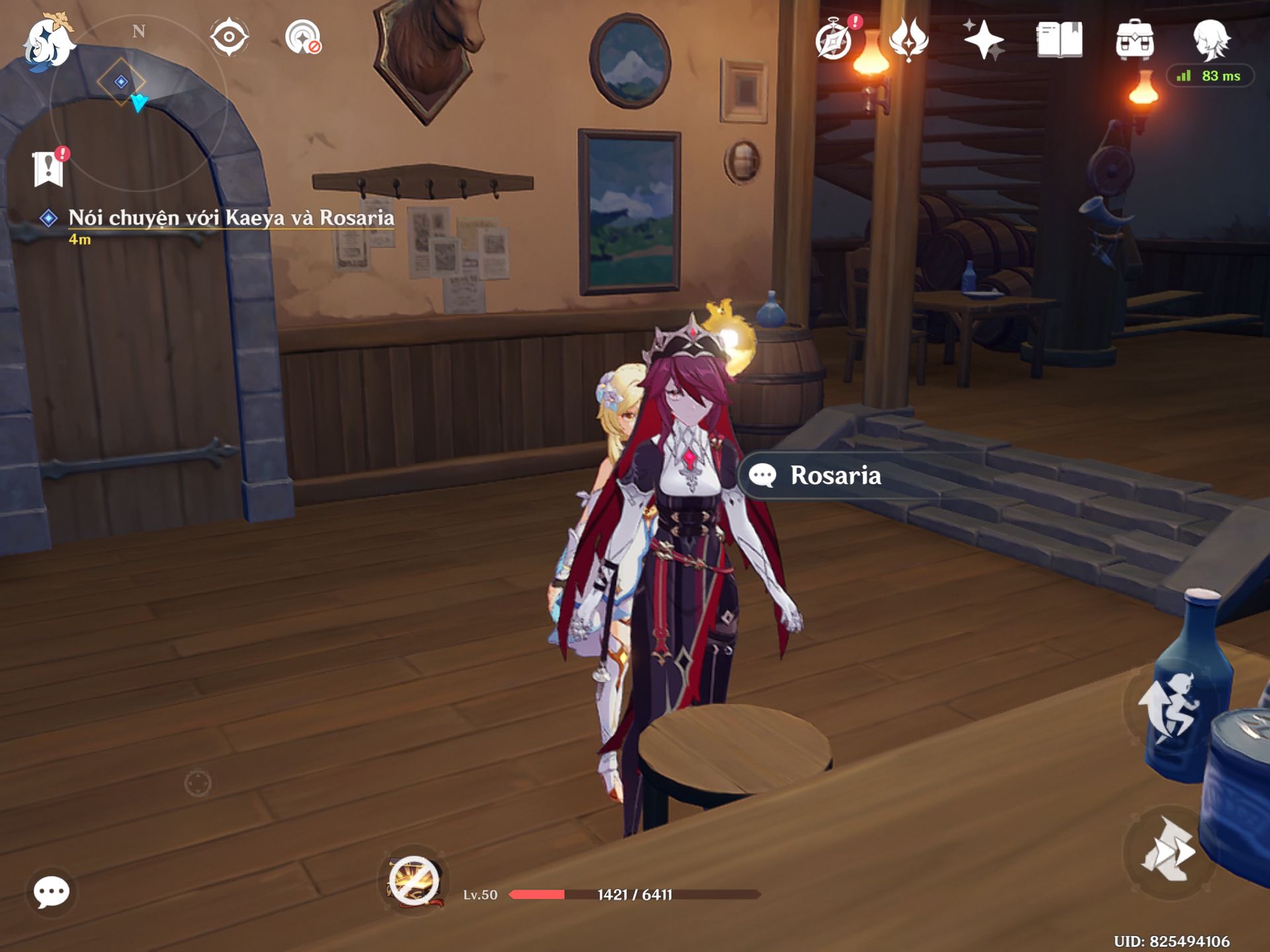
Task: Toggle the eye-shaped view icon
Action: (229, 37)
